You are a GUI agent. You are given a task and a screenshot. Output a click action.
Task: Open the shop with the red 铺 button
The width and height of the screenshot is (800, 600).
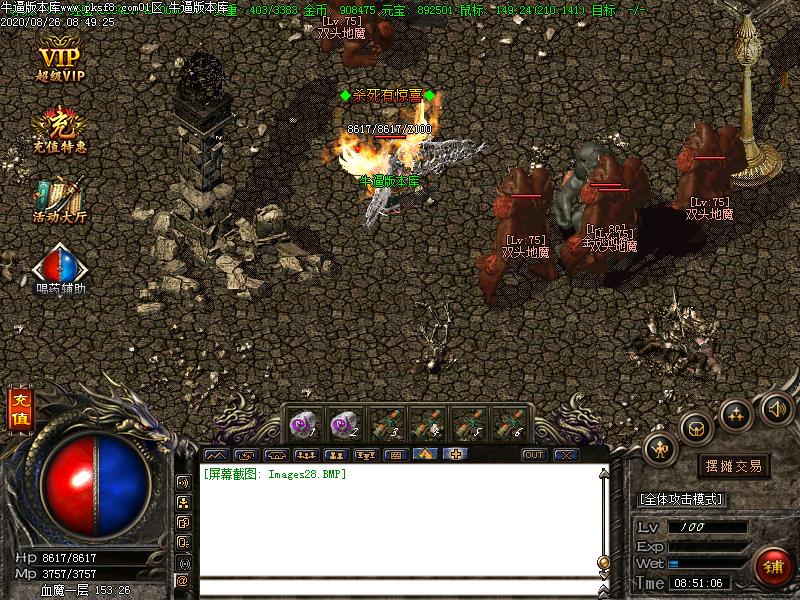click(772, 566)
